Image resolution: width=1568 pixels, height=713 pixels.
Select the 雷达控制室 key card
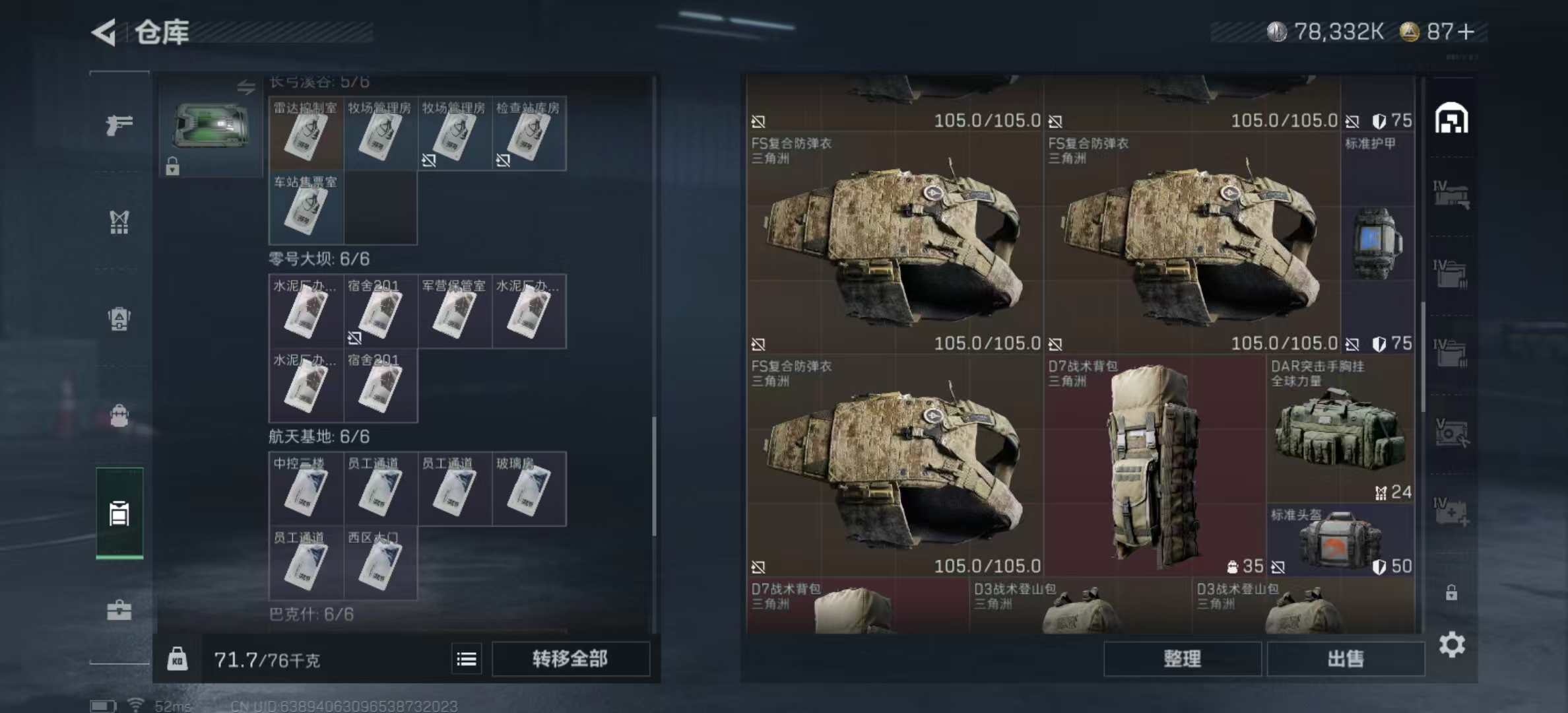[306, 134]
